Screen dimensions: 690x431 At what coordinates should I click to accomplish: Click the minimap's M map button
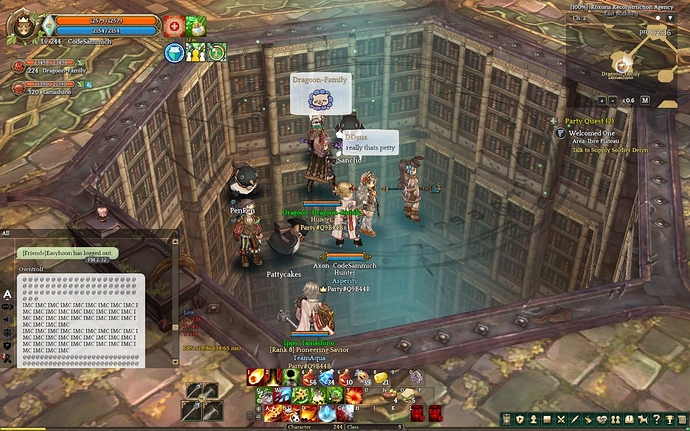645,100
